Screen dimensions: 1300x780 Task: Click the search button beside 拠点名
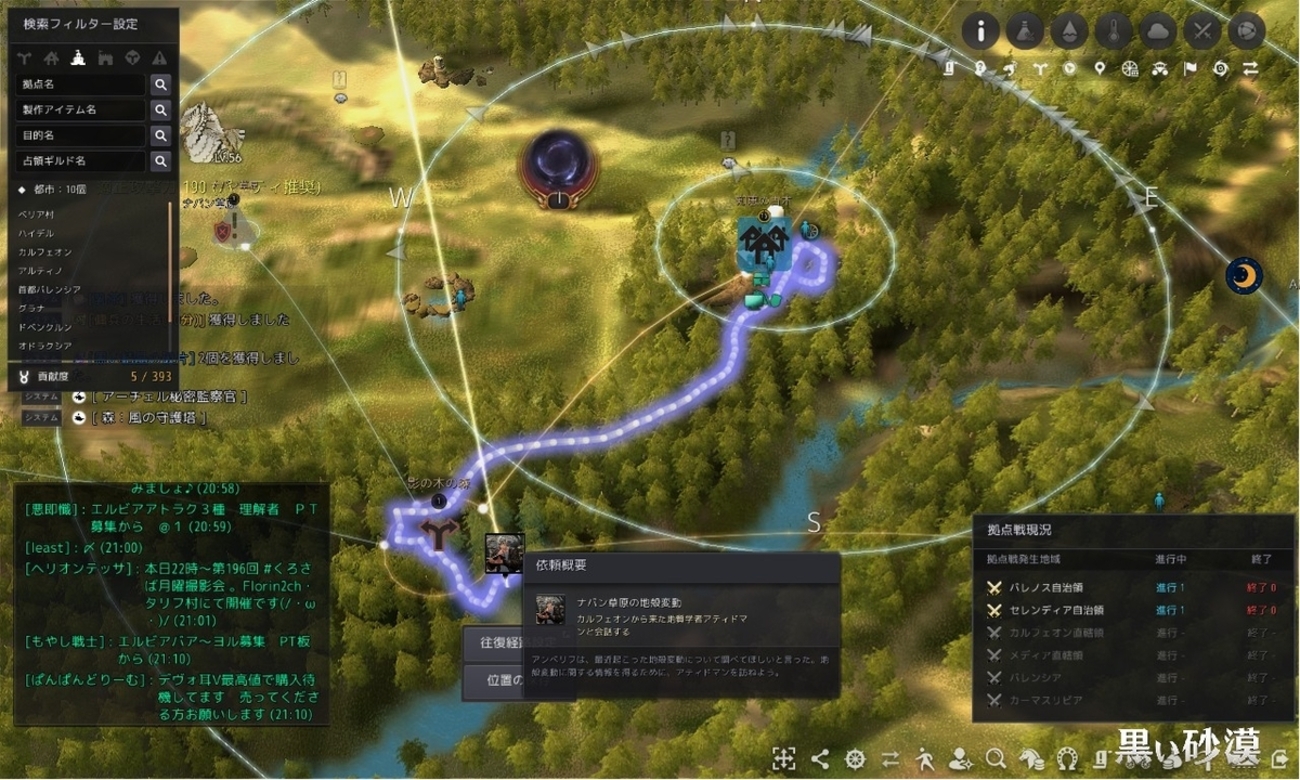click(x=160, y=85)
